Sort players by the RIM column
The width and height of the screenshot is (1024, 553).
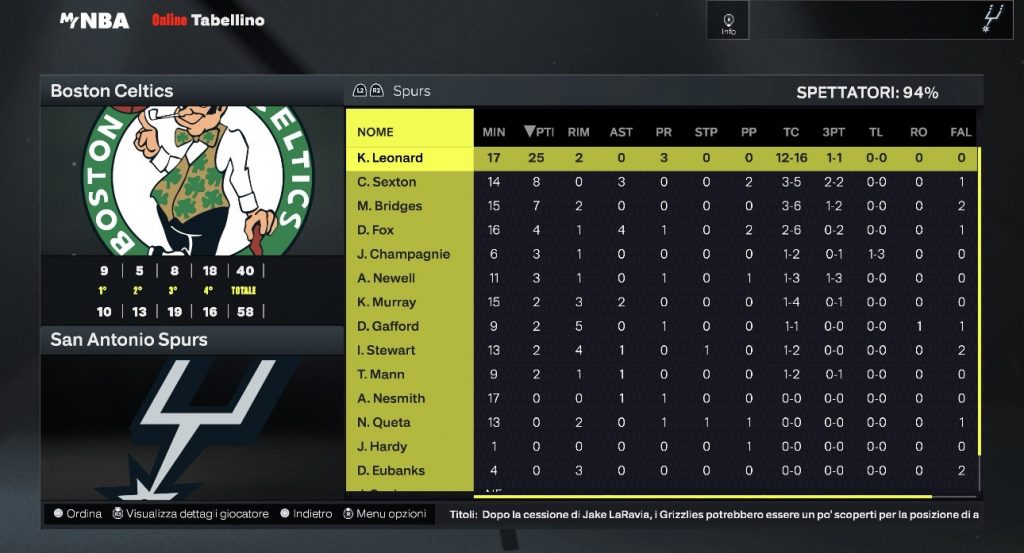[x=578, y=132]
